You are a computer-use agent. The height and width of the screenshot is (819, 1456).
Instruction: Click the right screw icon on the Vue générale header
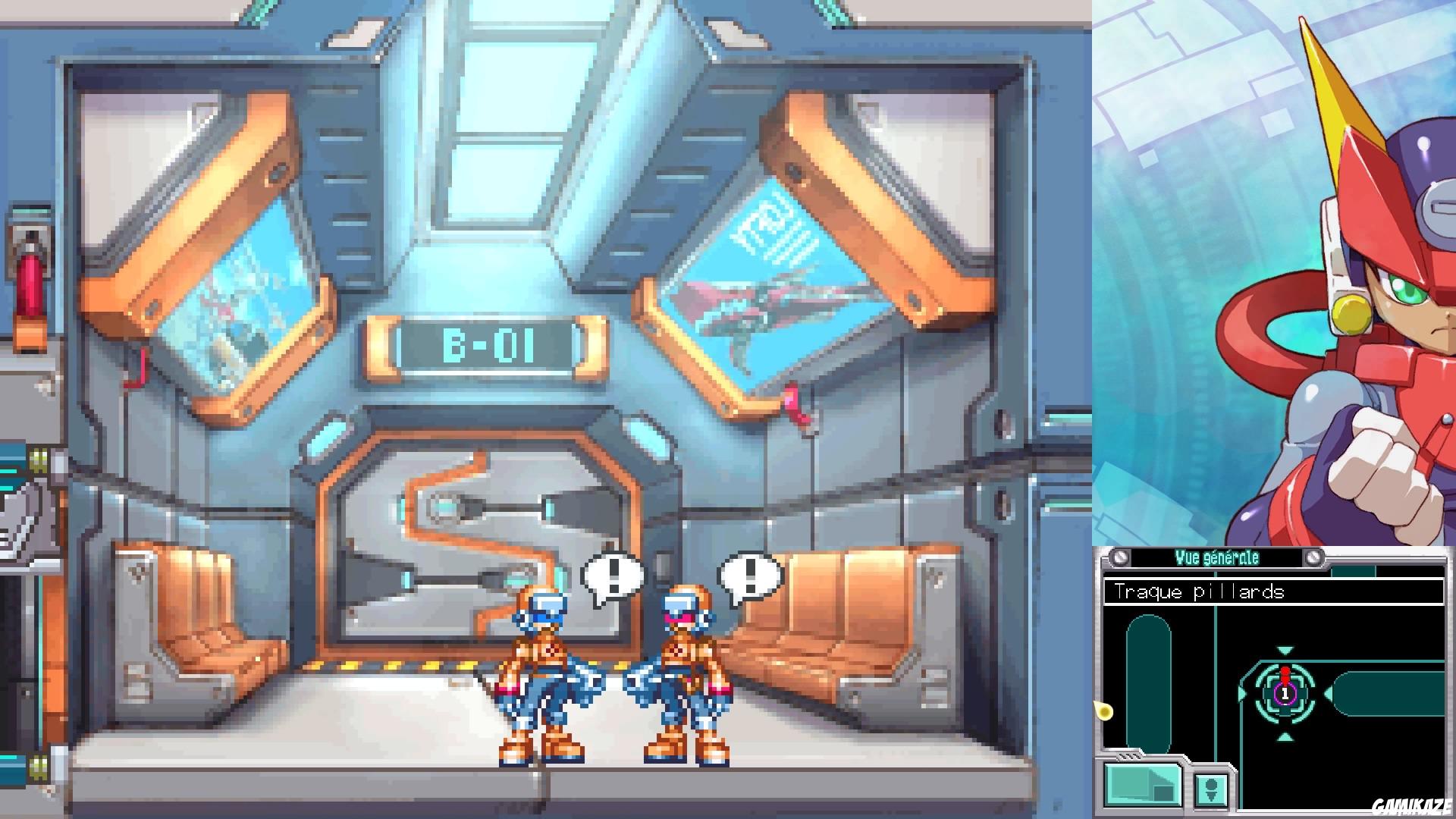click(1314, 557)
